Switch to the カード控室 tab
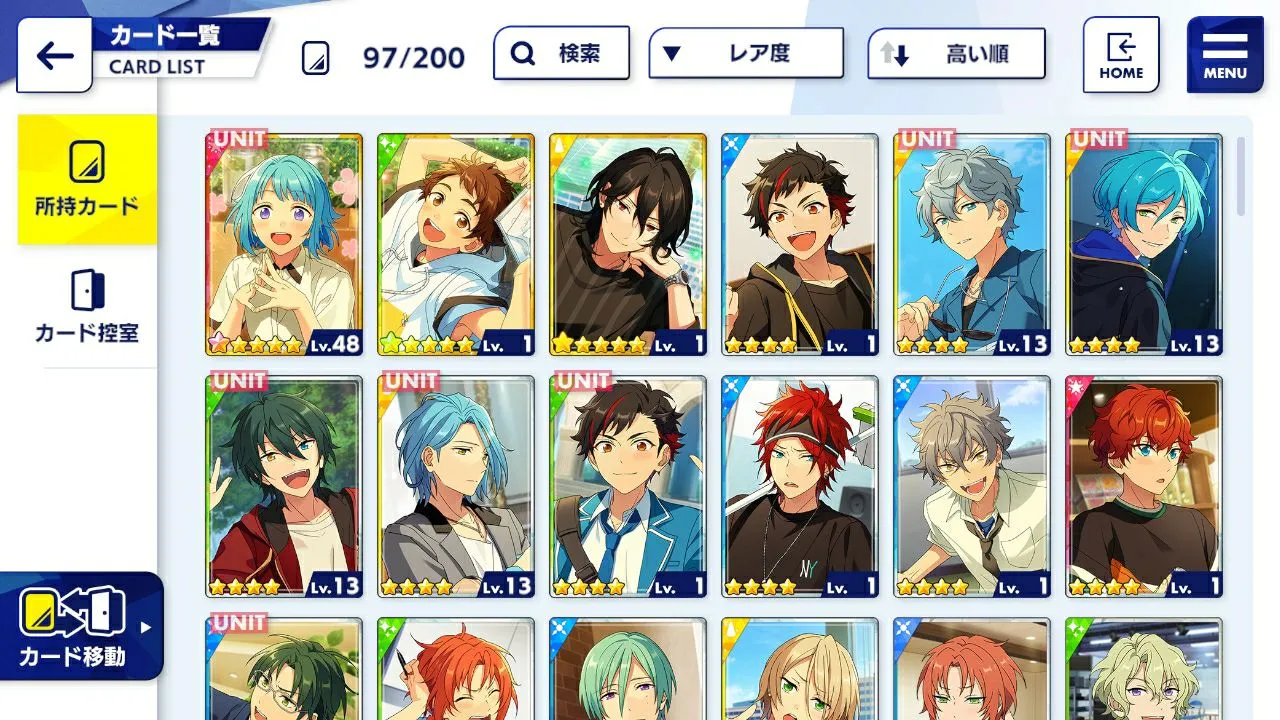Viewport: 1280px width, 720px height. pos(87,306)
